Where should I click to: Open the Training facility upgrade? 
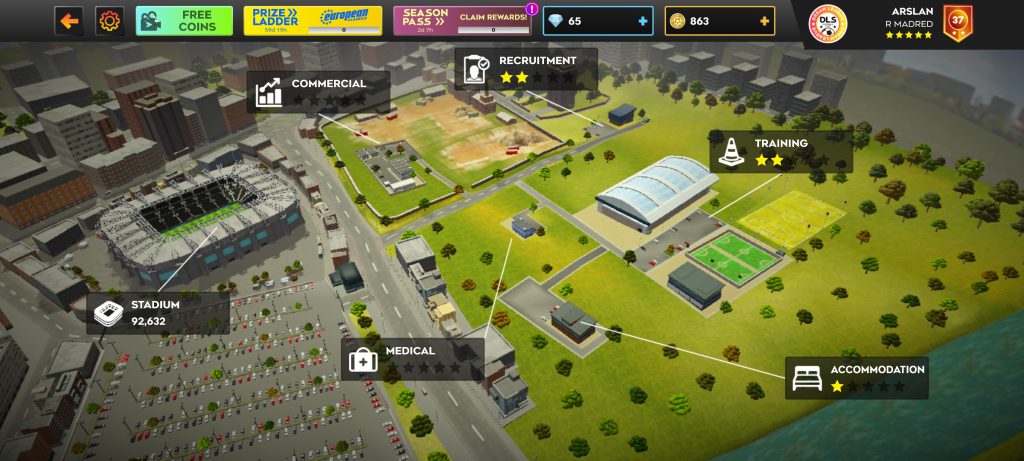(x=781, y=151)
